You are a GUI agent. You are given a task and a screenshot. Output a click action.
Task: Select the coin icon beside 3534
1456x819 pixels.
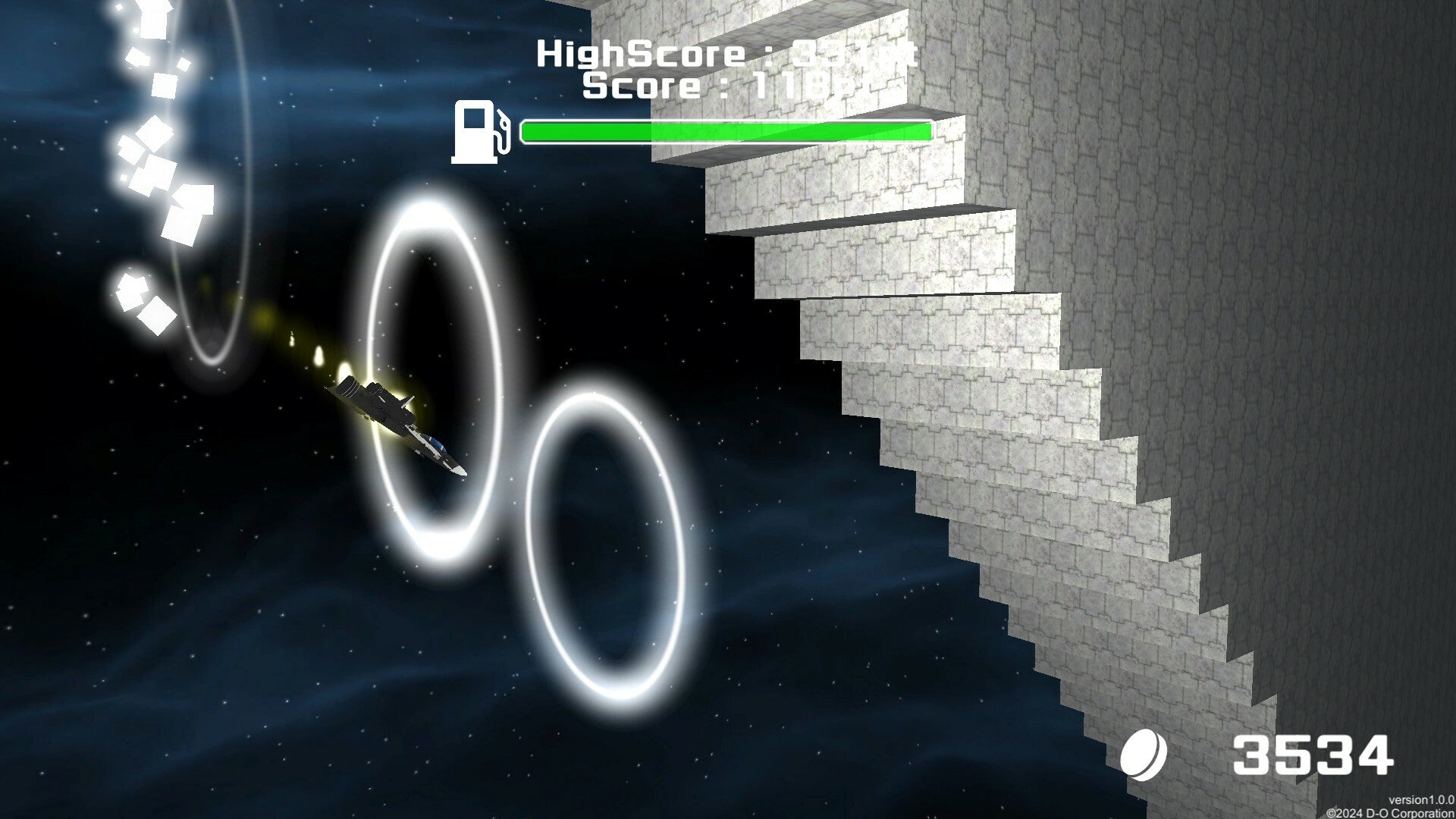click(1144, 756)
